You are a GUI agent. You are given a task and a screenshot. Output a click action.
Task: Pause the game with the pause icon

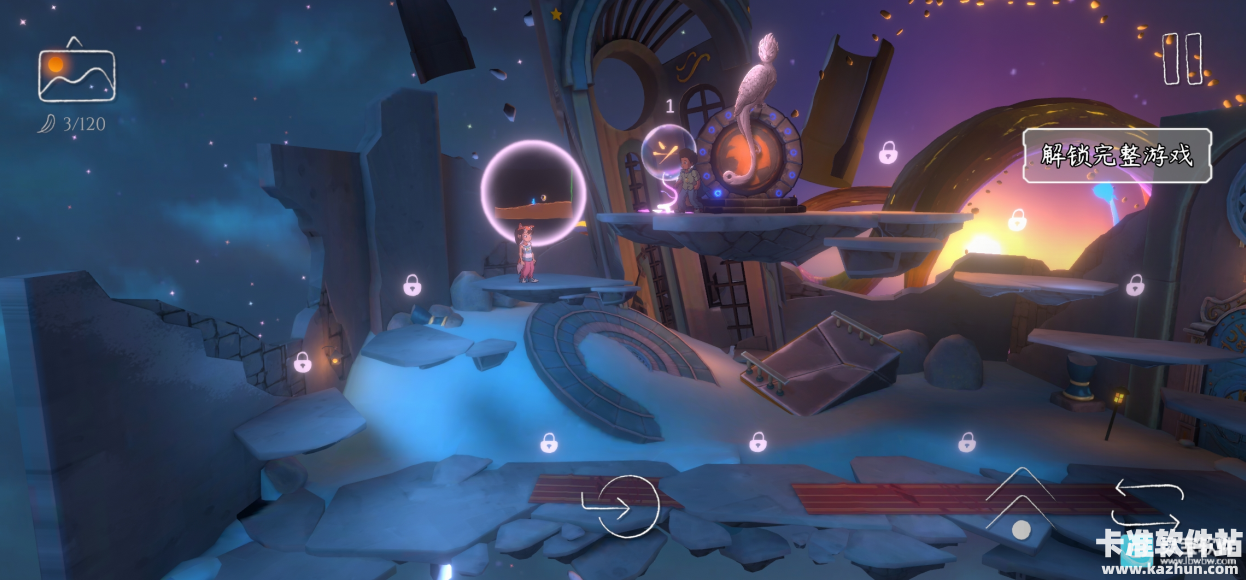pyautogui.click(x=1182, y=59)
